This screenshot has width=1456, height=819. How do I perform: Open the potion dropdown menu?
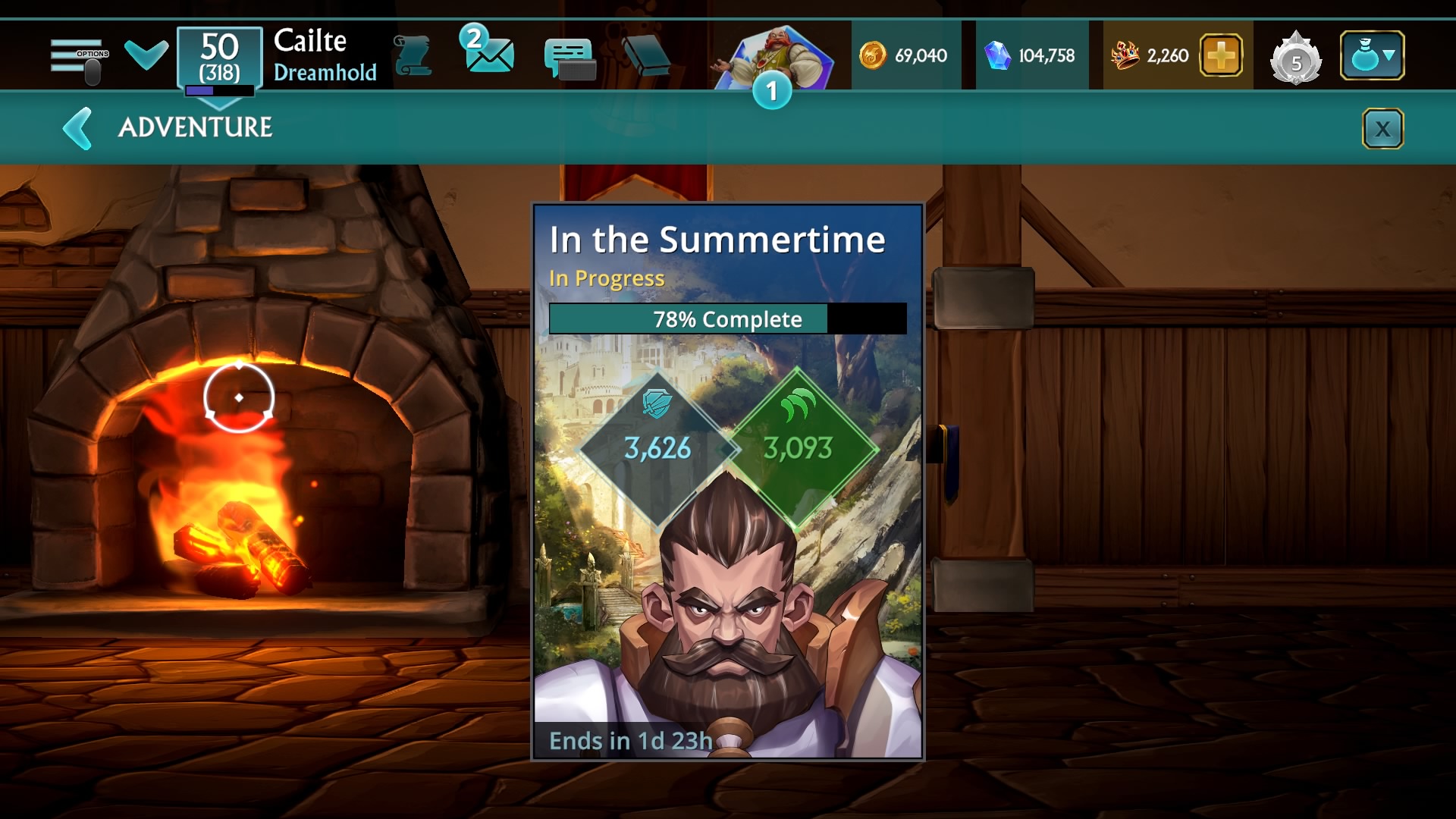[x=1372, y=56]
